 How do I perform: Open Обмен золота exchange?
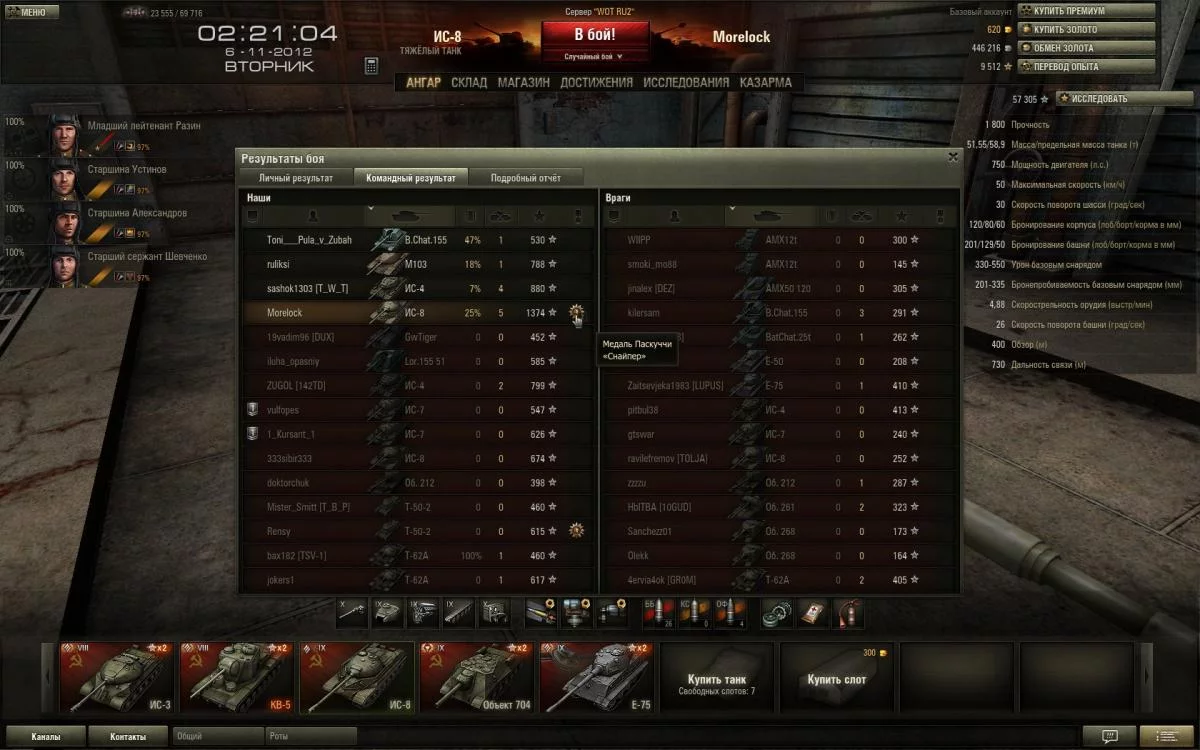click(1087, 48)
